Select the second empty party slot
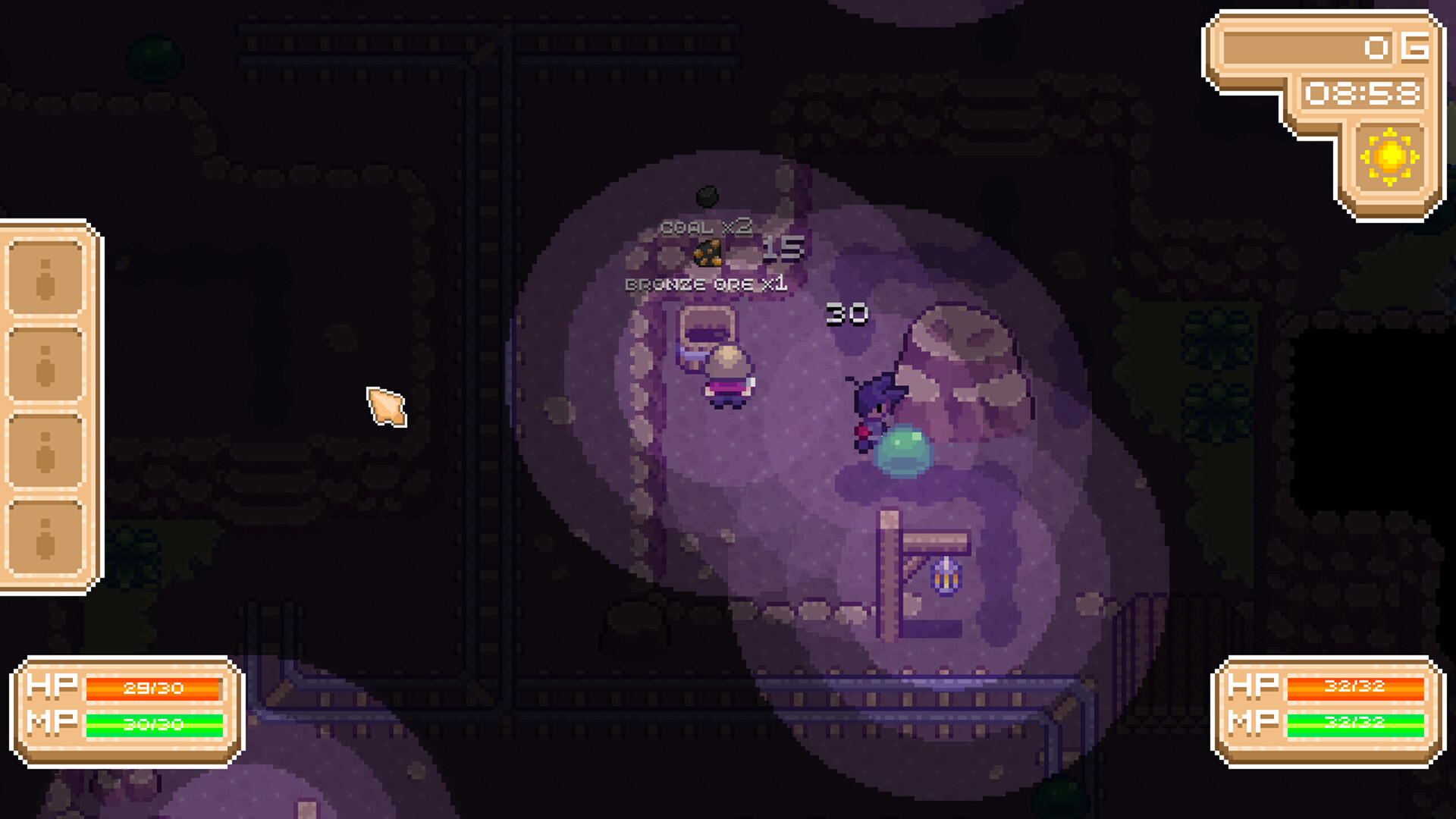 coord(45,364)
